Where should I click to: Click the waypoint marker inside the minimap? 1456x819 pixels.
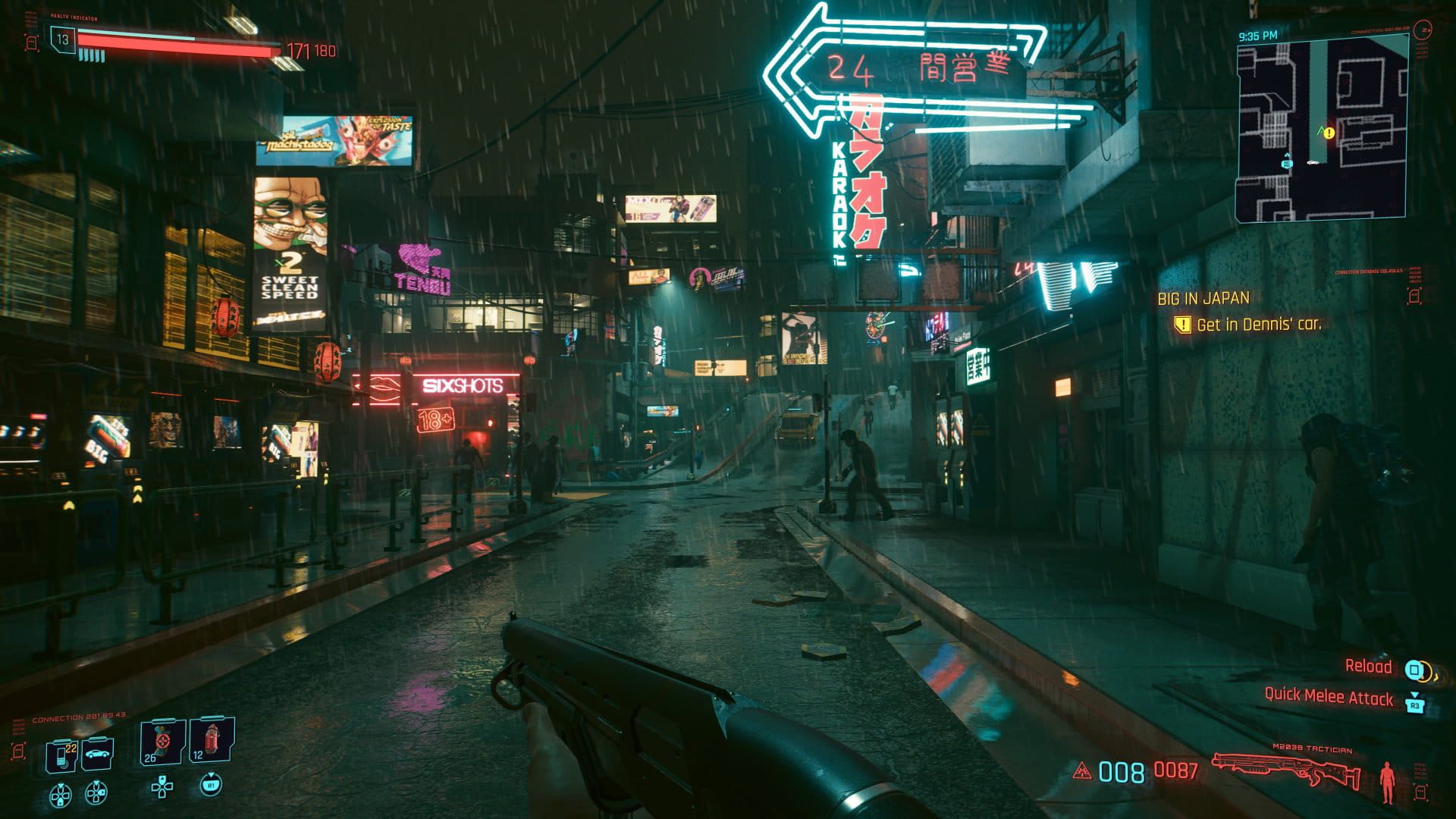pyautogui.click(x=1329, y=133)
